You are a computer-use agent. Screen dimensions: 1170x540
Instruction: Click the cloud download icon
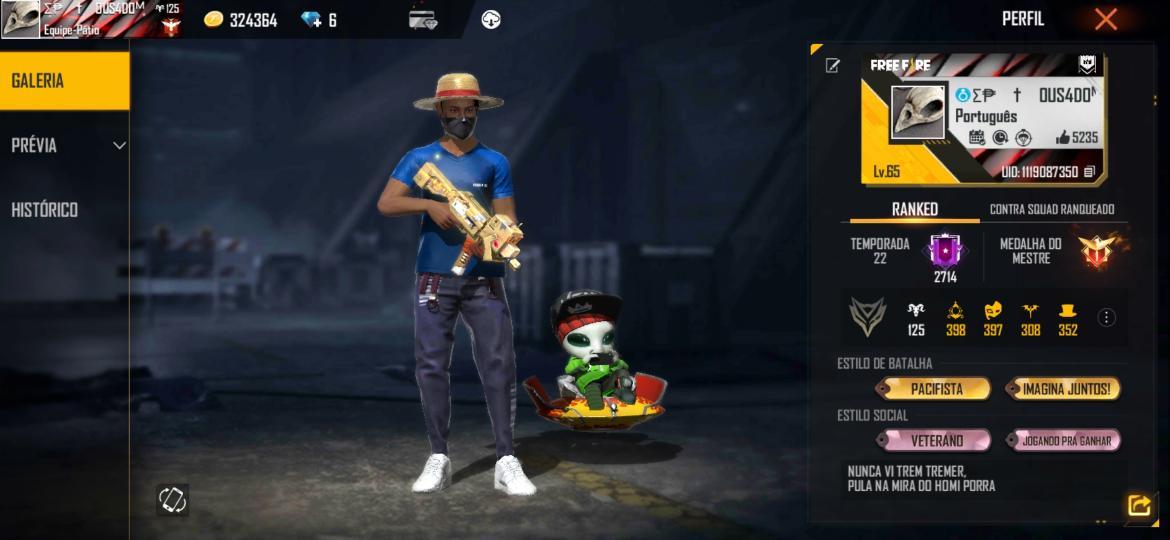(490, 19)
